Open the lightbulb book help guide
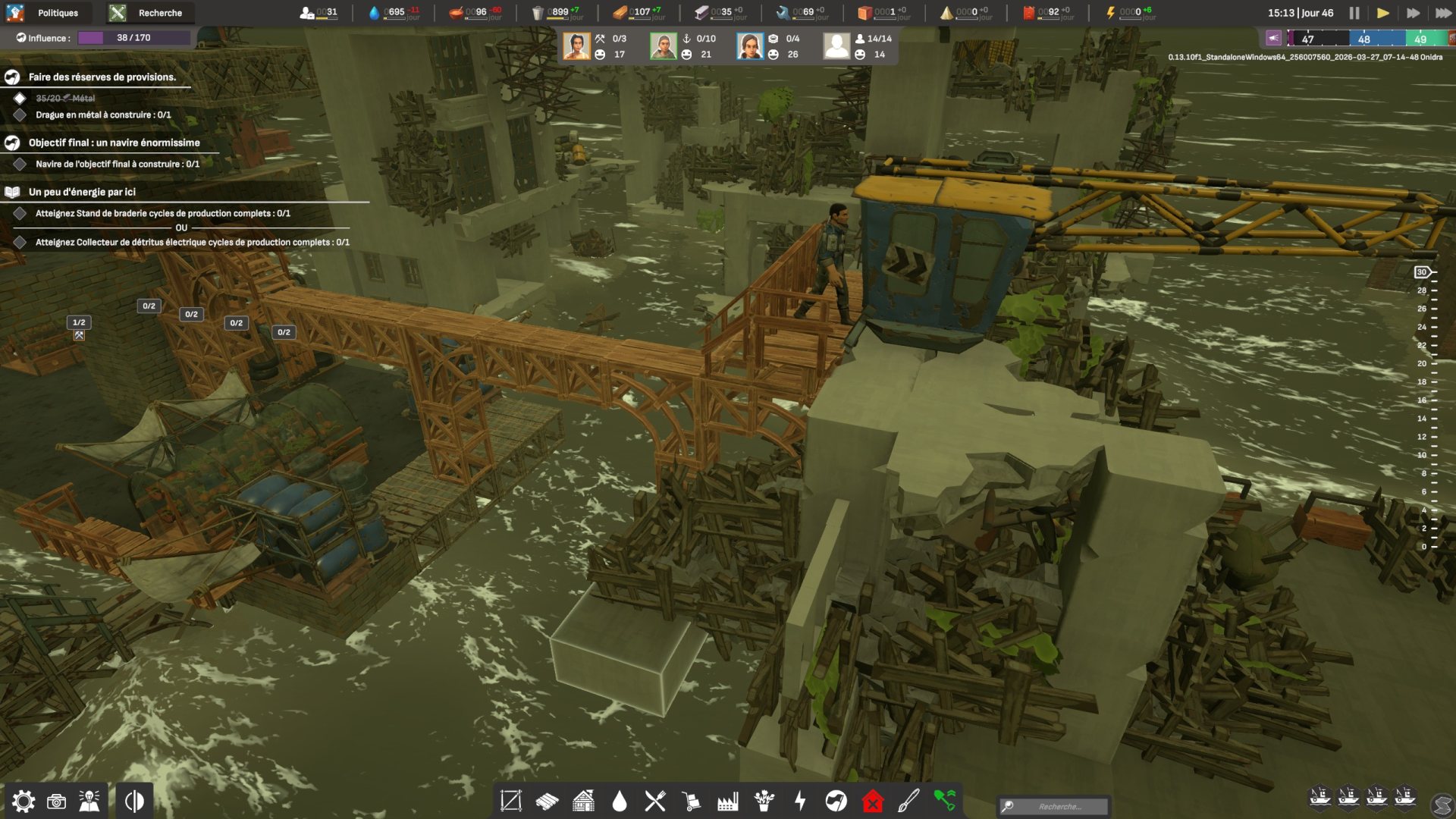 pos(89,802)
